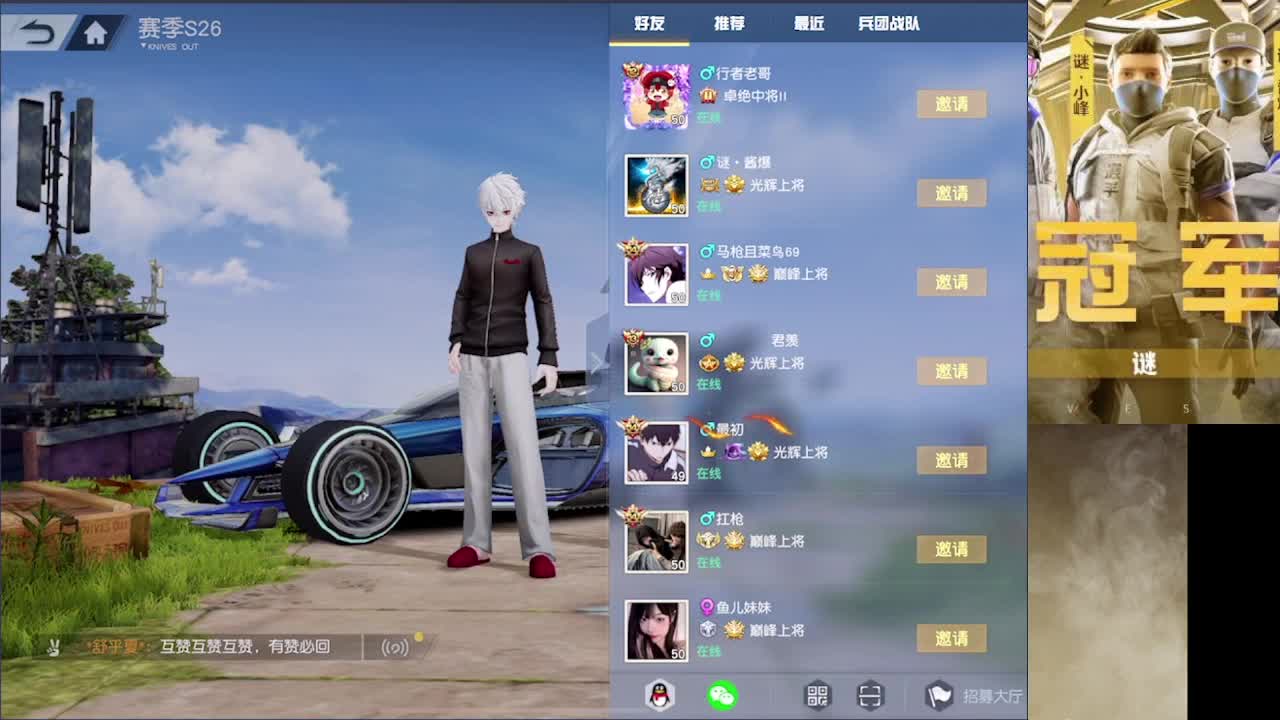
Task: Switch to the 最近 tab
Action: [807, 22]
